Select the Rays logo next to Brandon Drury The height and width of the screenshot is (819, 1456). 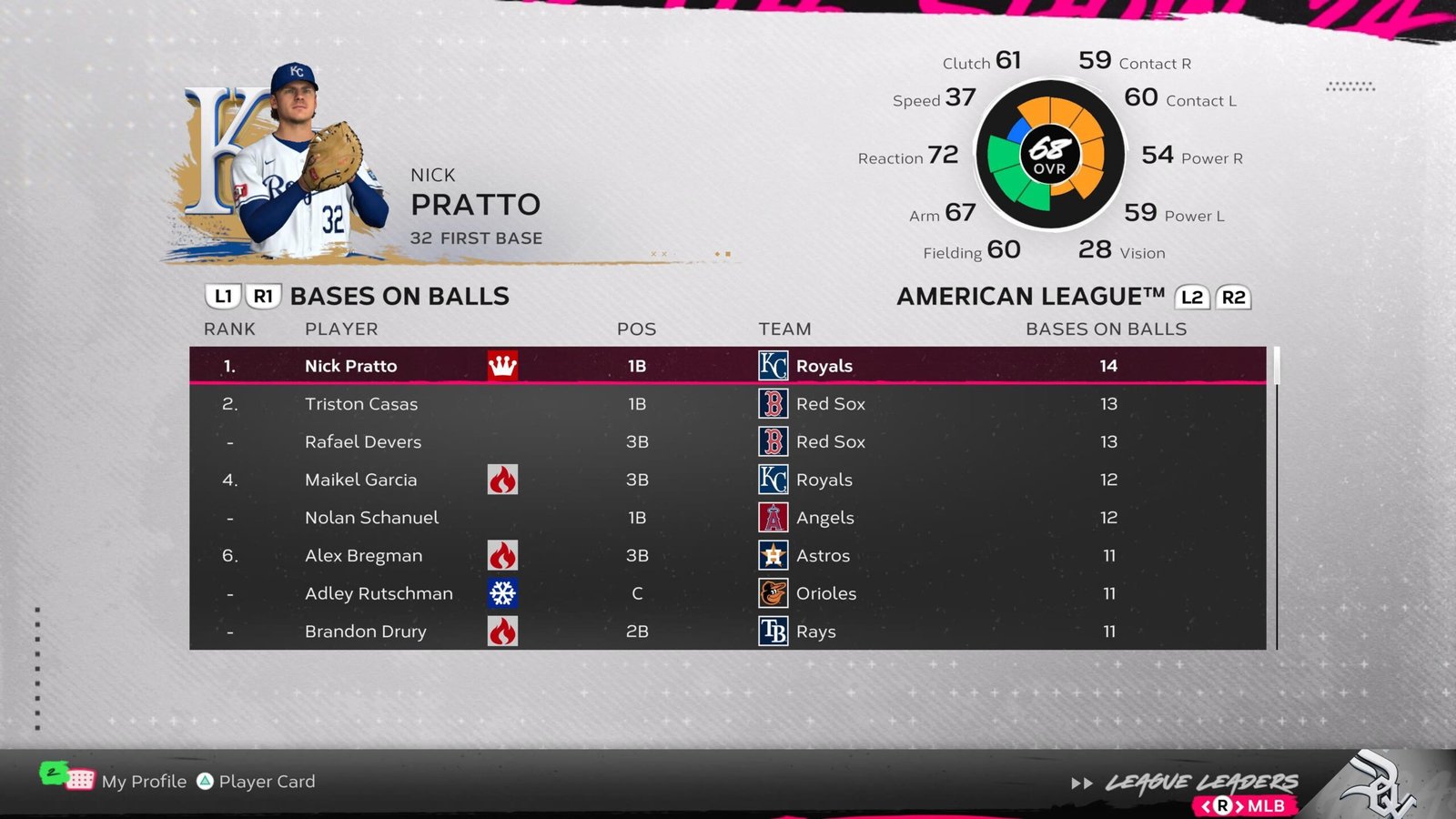774,632
